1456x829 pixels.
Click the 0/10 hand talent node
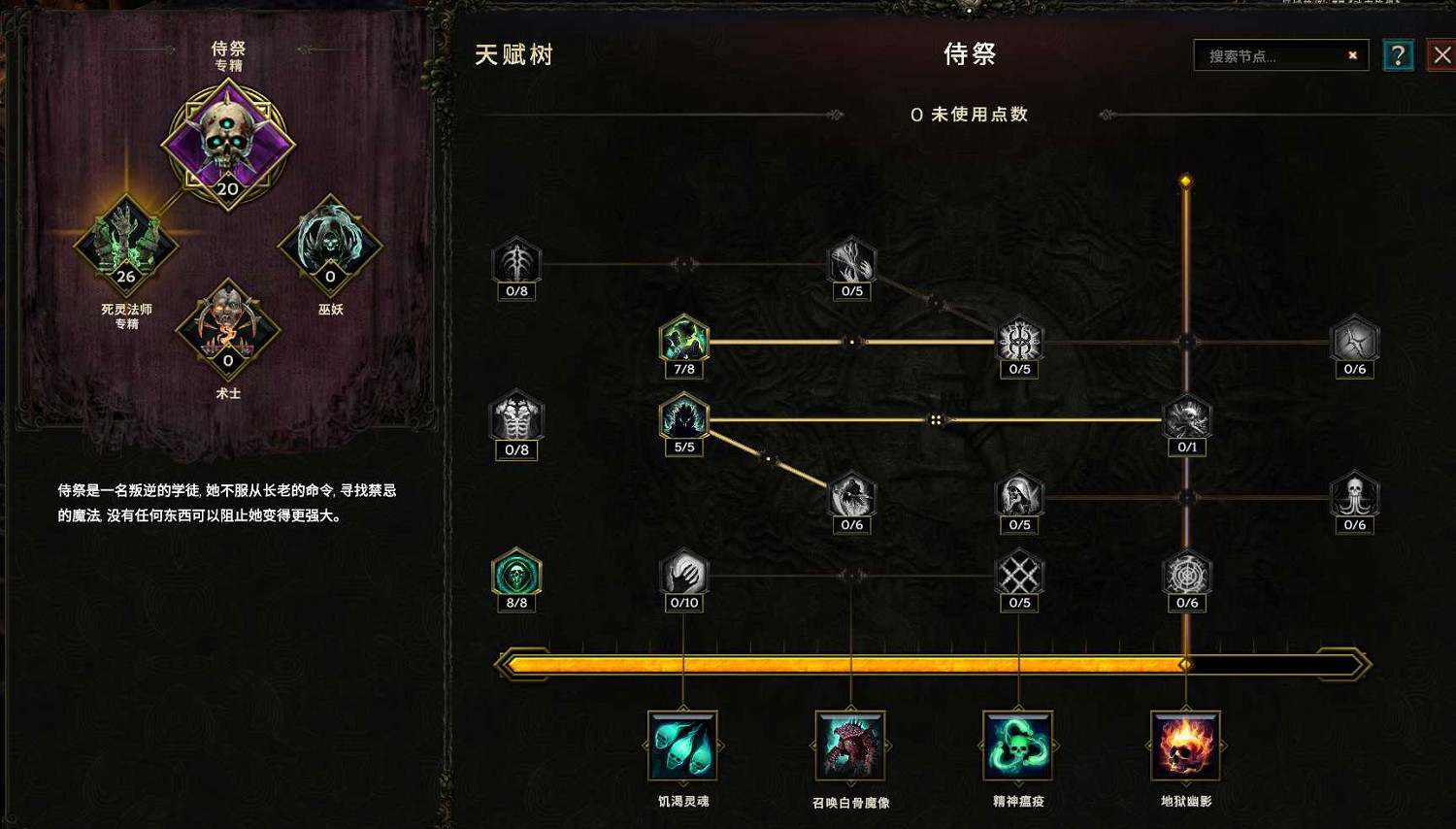point(683,575)
